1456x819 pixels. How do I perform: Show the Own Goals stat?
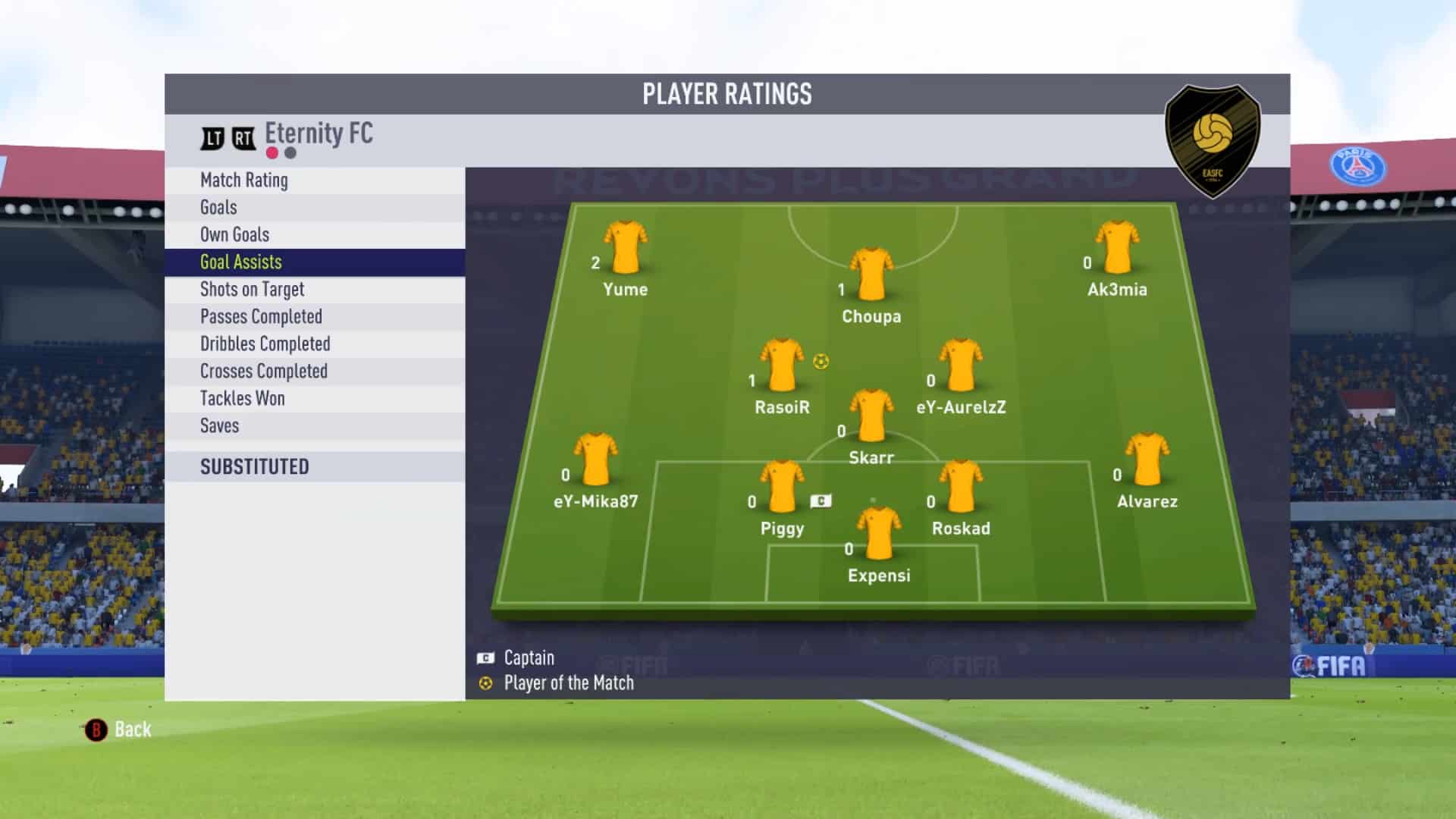coord(314,235)
